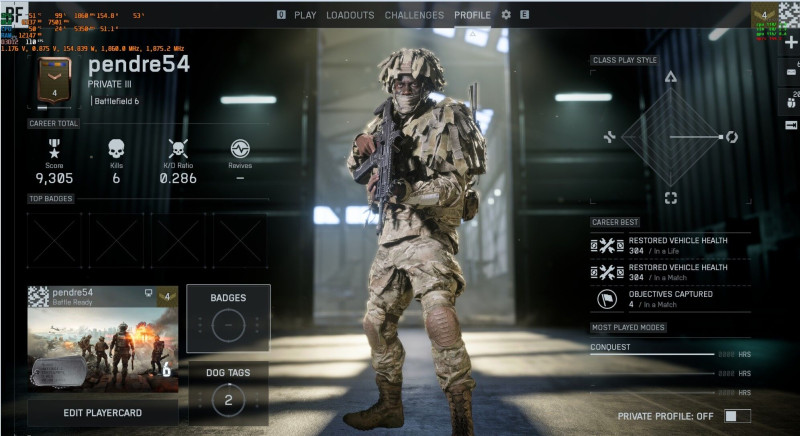Toggle the Private Profile switch
This screenshot has height=436, width=800.
point(737,416)
